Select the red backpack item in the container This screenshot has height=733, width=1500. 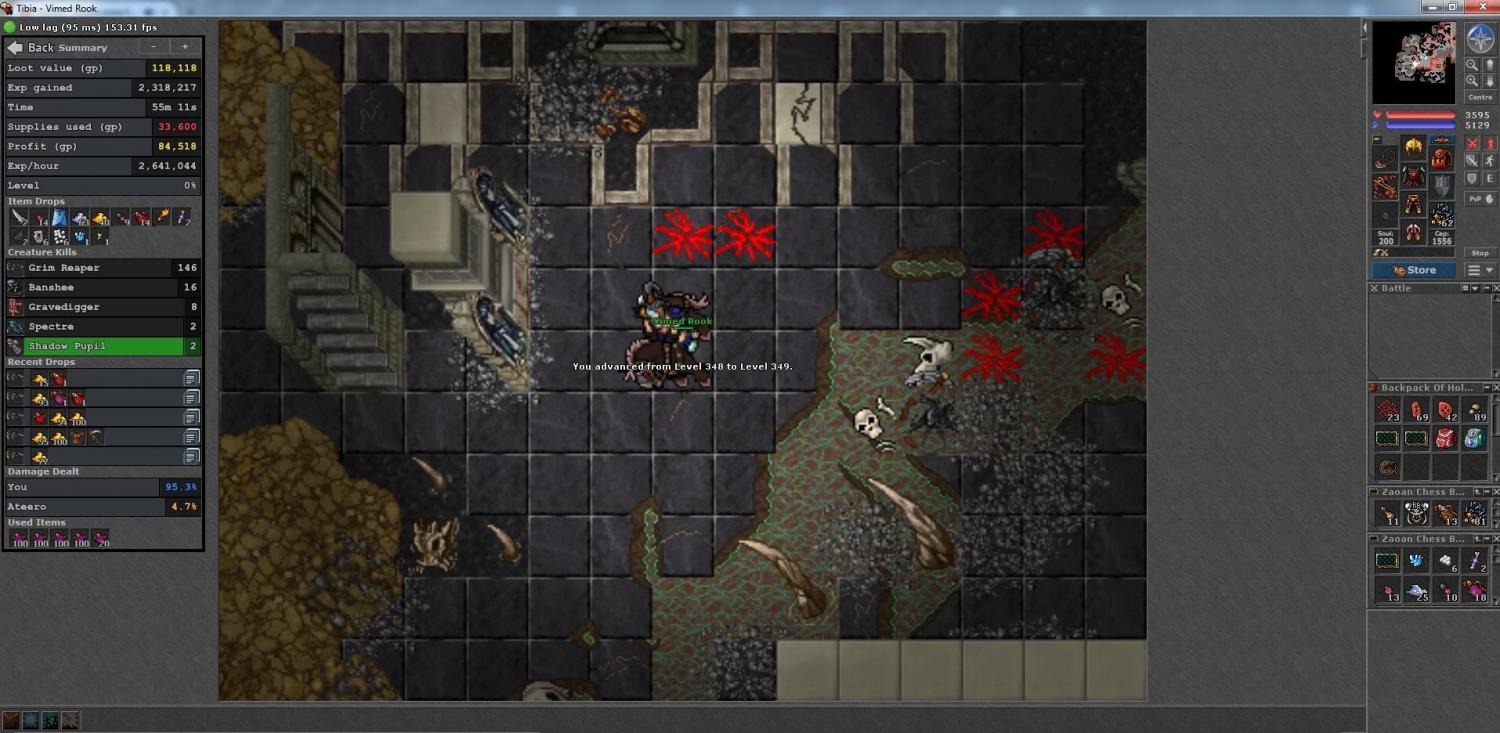[1445, 438]
